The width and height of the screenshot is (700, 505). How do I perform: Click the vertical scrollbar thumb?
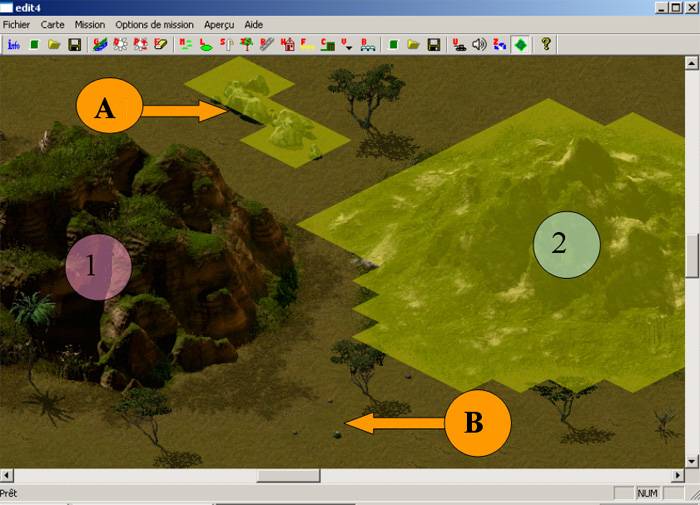[x=692, y=256]
